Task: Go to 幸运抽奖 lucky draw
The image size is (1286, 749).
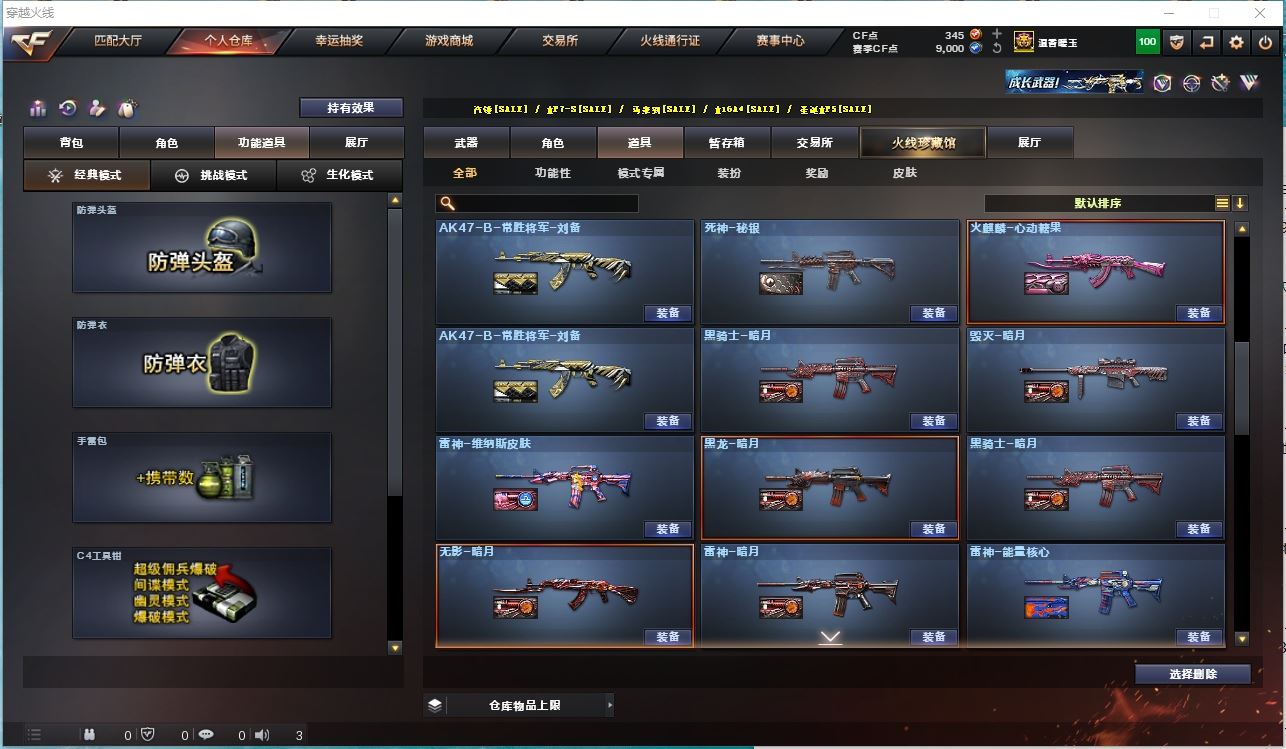Action: pyautogui.click(x=339, y=41)
